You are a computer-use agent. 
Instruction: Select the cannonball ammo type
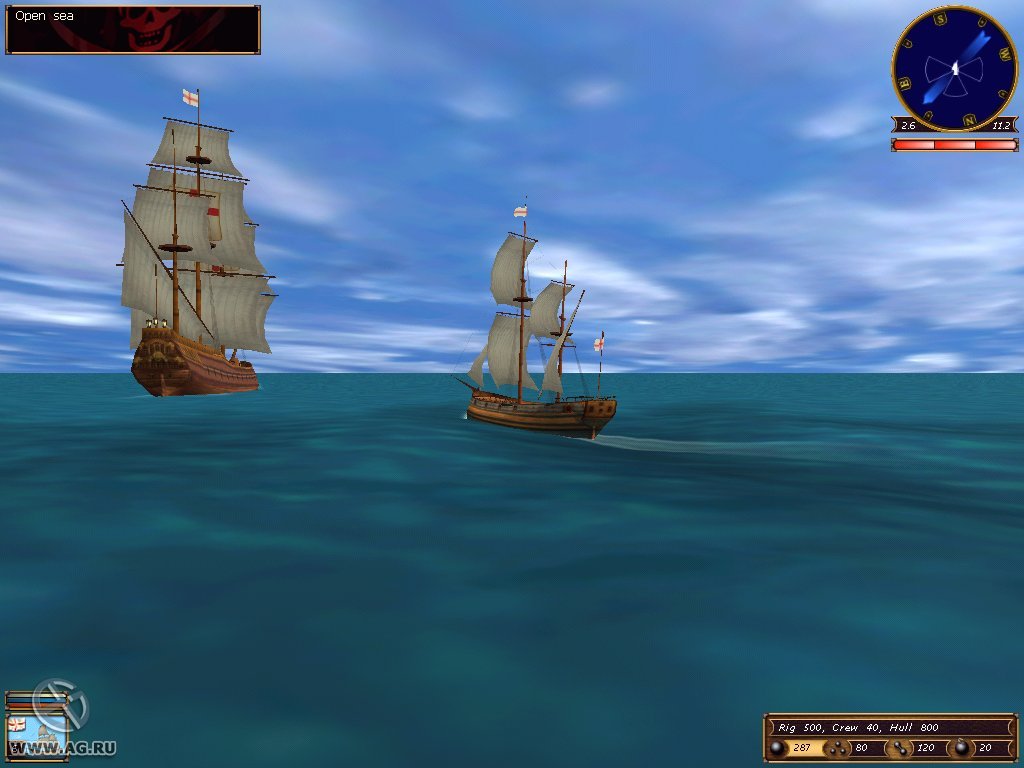click(776, 747)
